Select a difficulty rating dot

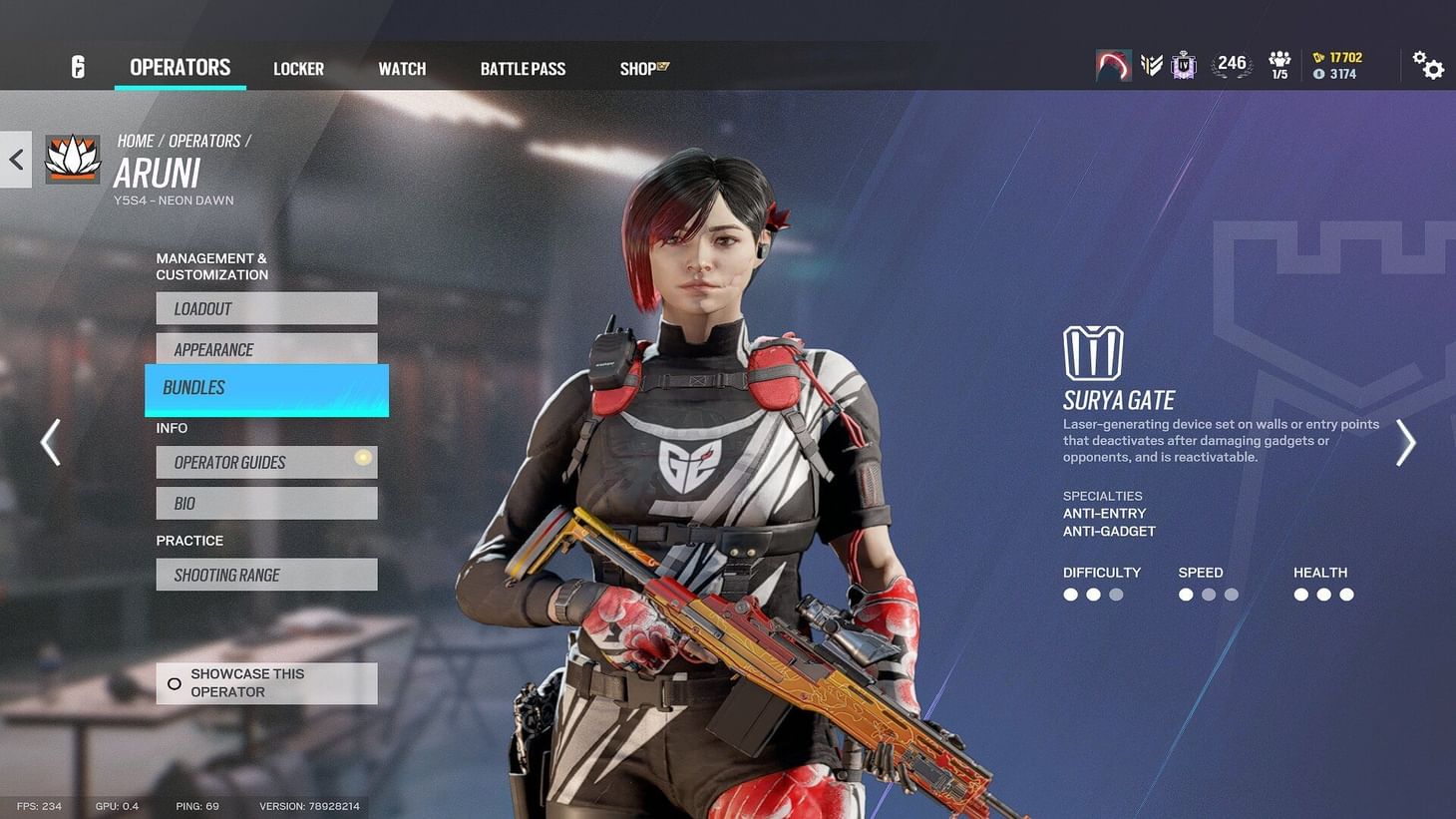1070,594
